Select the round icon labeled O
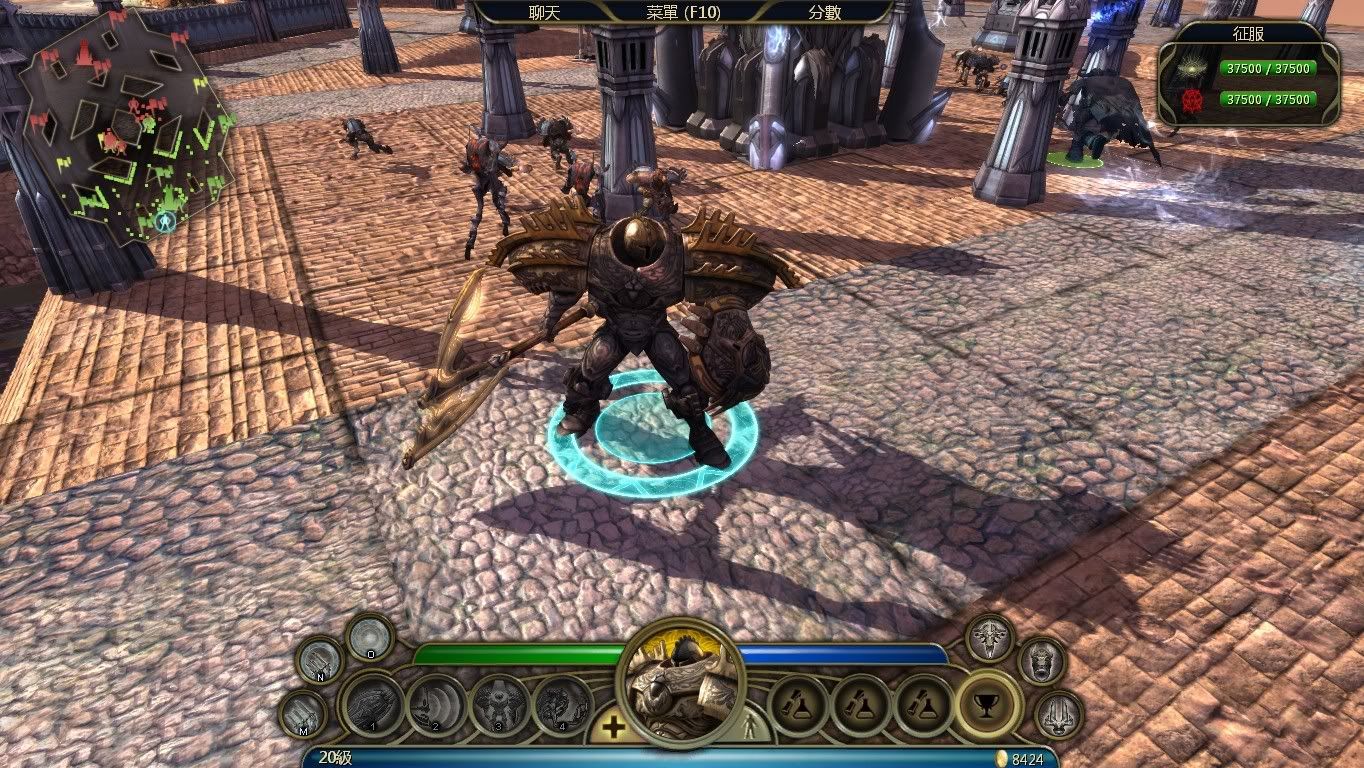Screen dimensions: 1364x768 [x=369, y=637]
